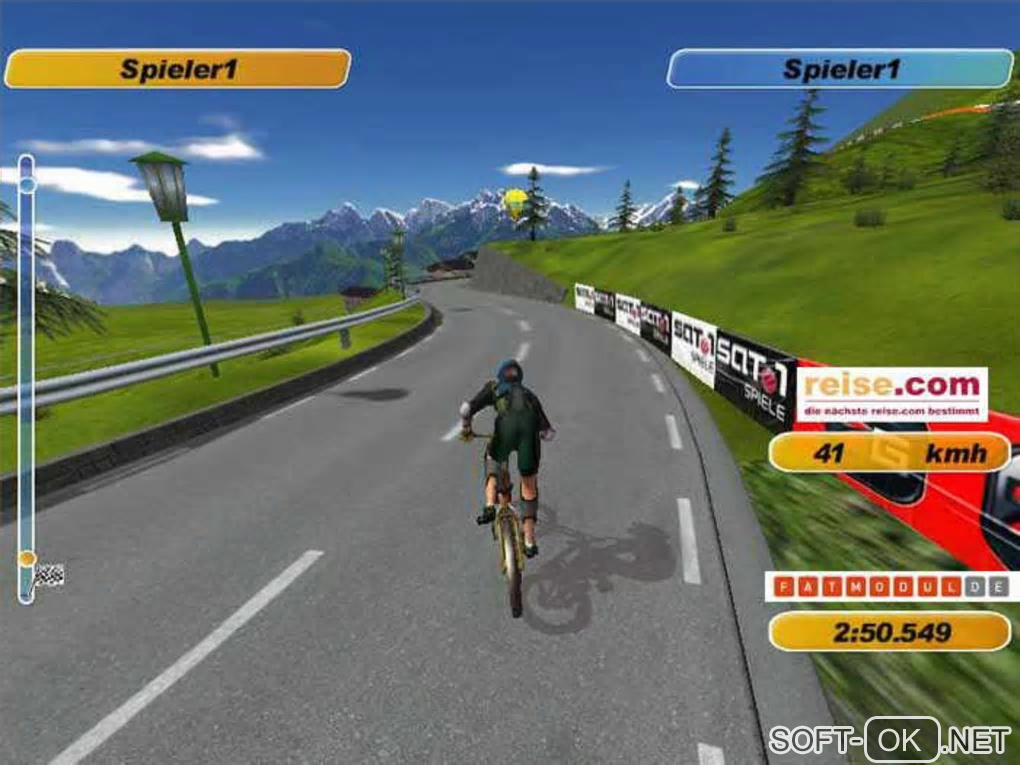This screenshot has width=1020, height=765.
Task: Click the orange Spieler1 name banner
Action: coord(178,69)
